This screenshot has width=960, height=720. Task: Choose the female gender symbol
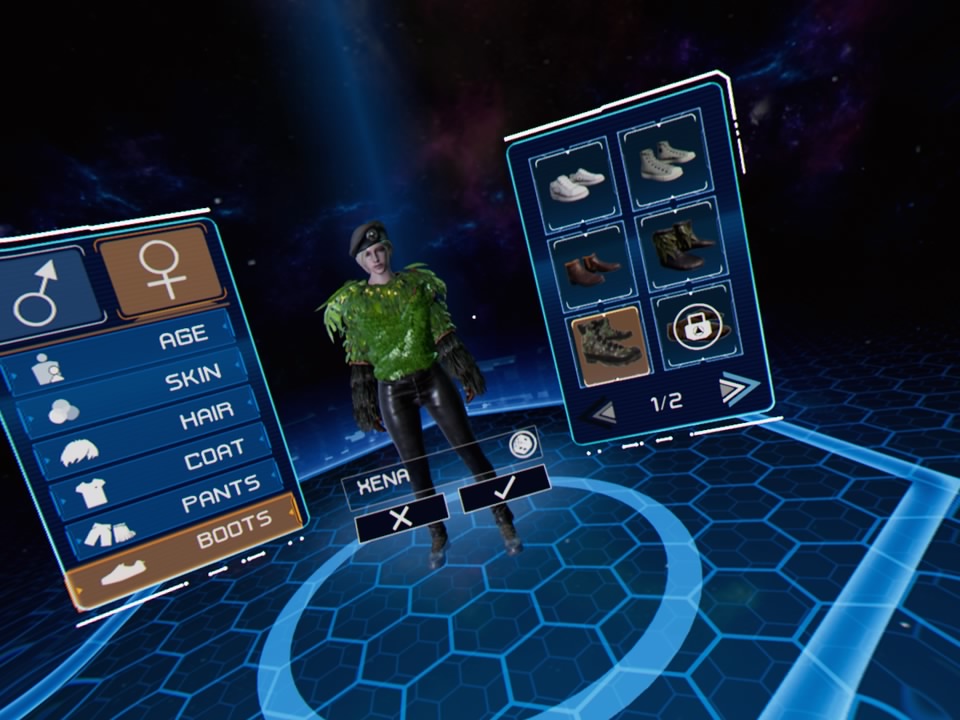click(x=160, y=266)
